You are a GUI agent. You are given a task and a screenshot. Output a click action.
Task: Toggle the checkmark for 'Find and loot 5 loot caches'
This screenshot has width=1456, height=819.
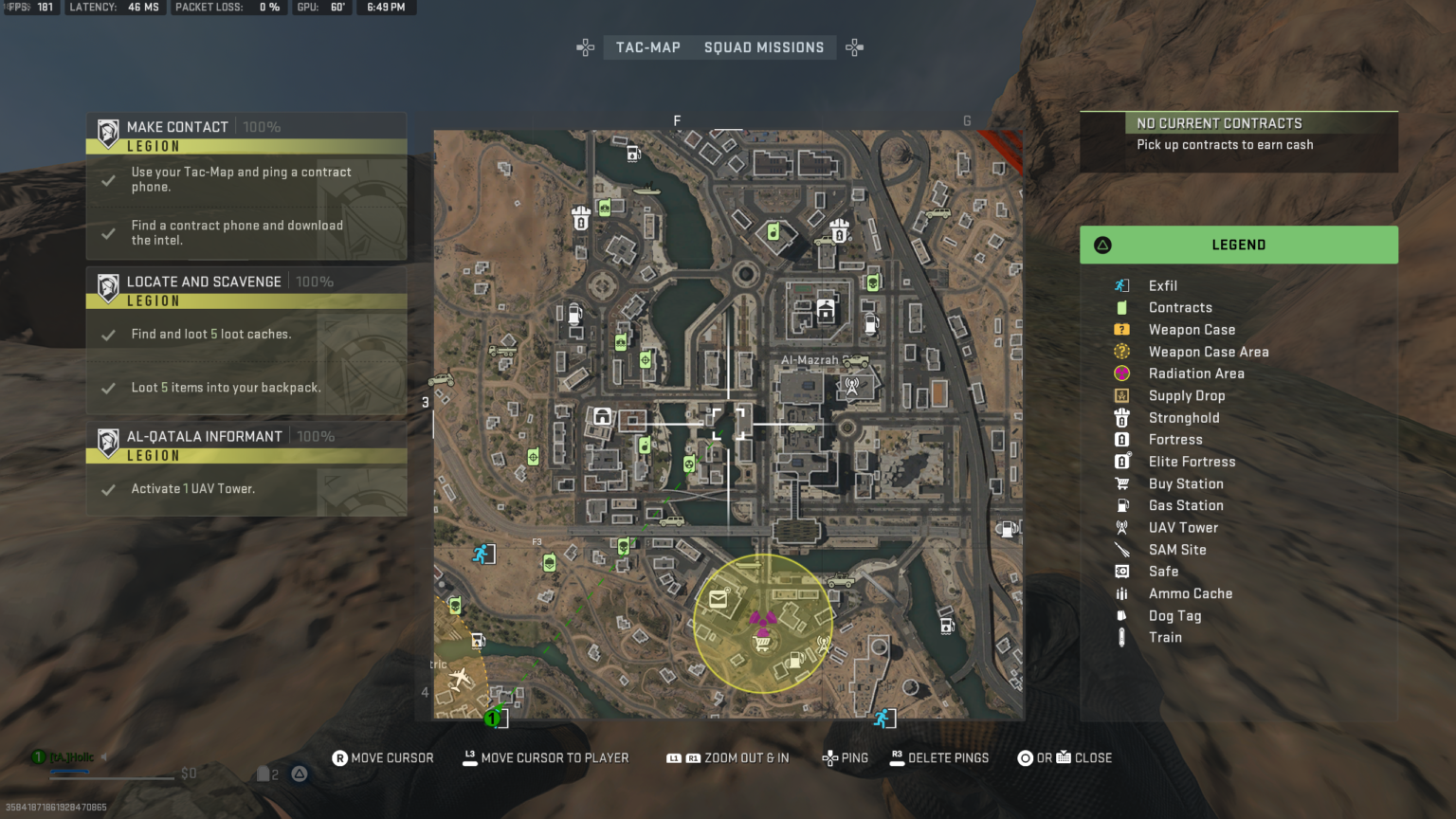pyautogui.click(x=107, y=333)
